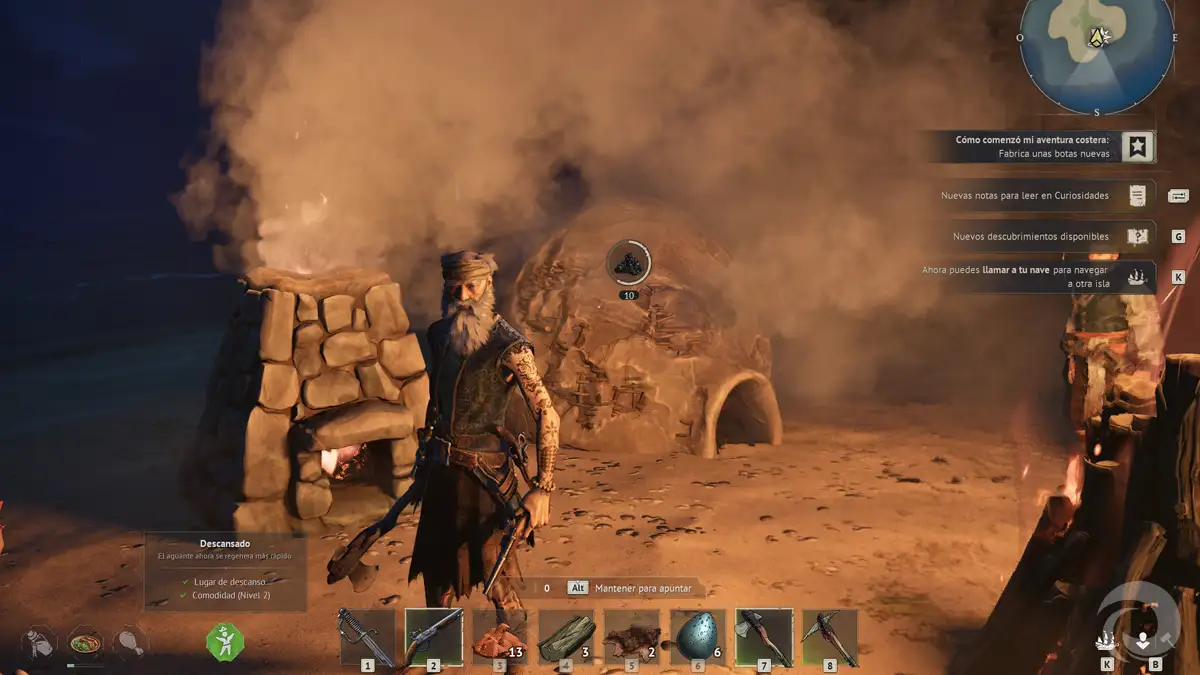The image size is (1200, 675).
Task: Equip the flintlock musket in slot 2
Action: (x=433, y=637)
